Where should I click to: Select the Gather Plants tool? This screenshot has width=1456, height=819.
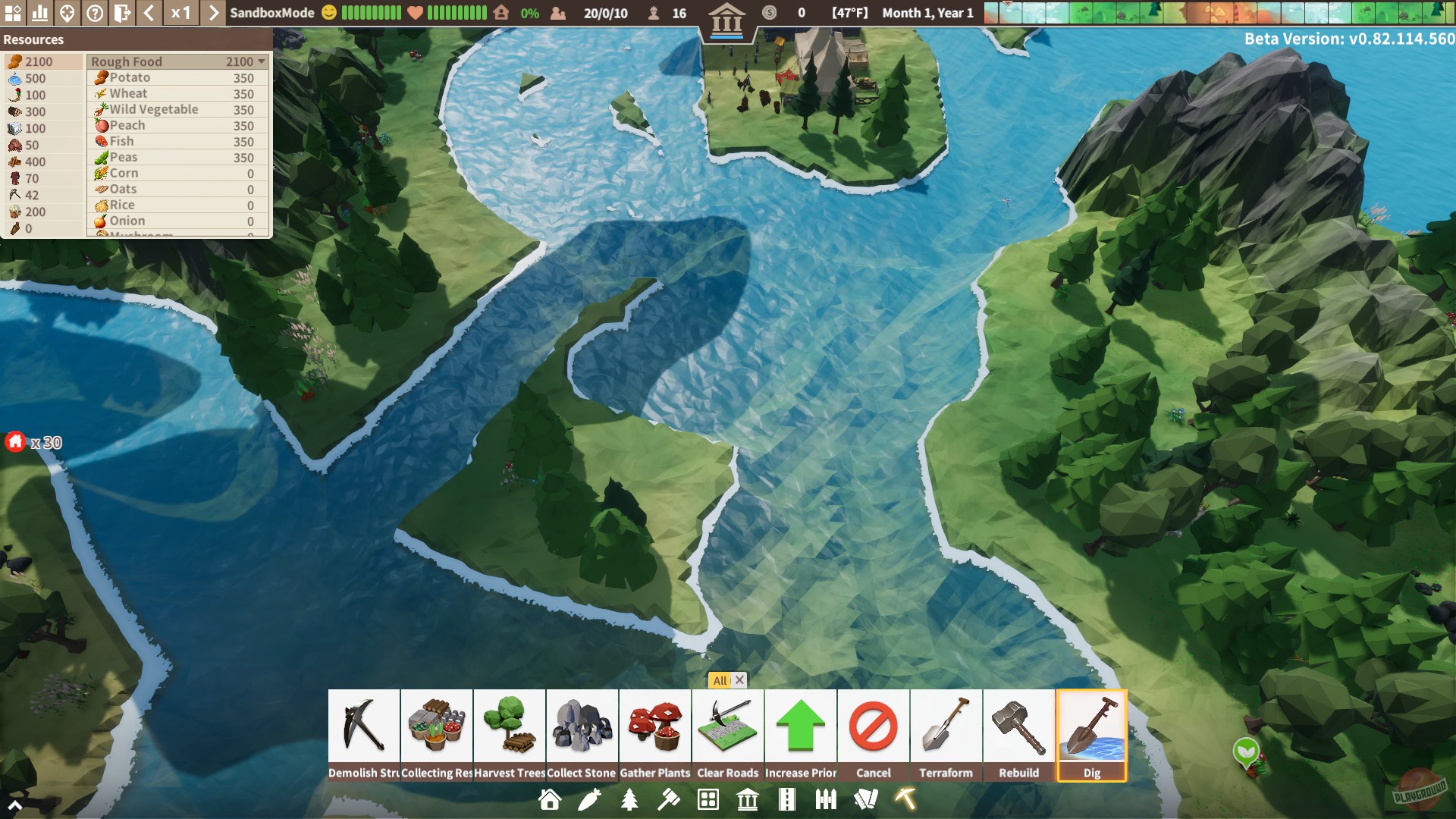655,728
